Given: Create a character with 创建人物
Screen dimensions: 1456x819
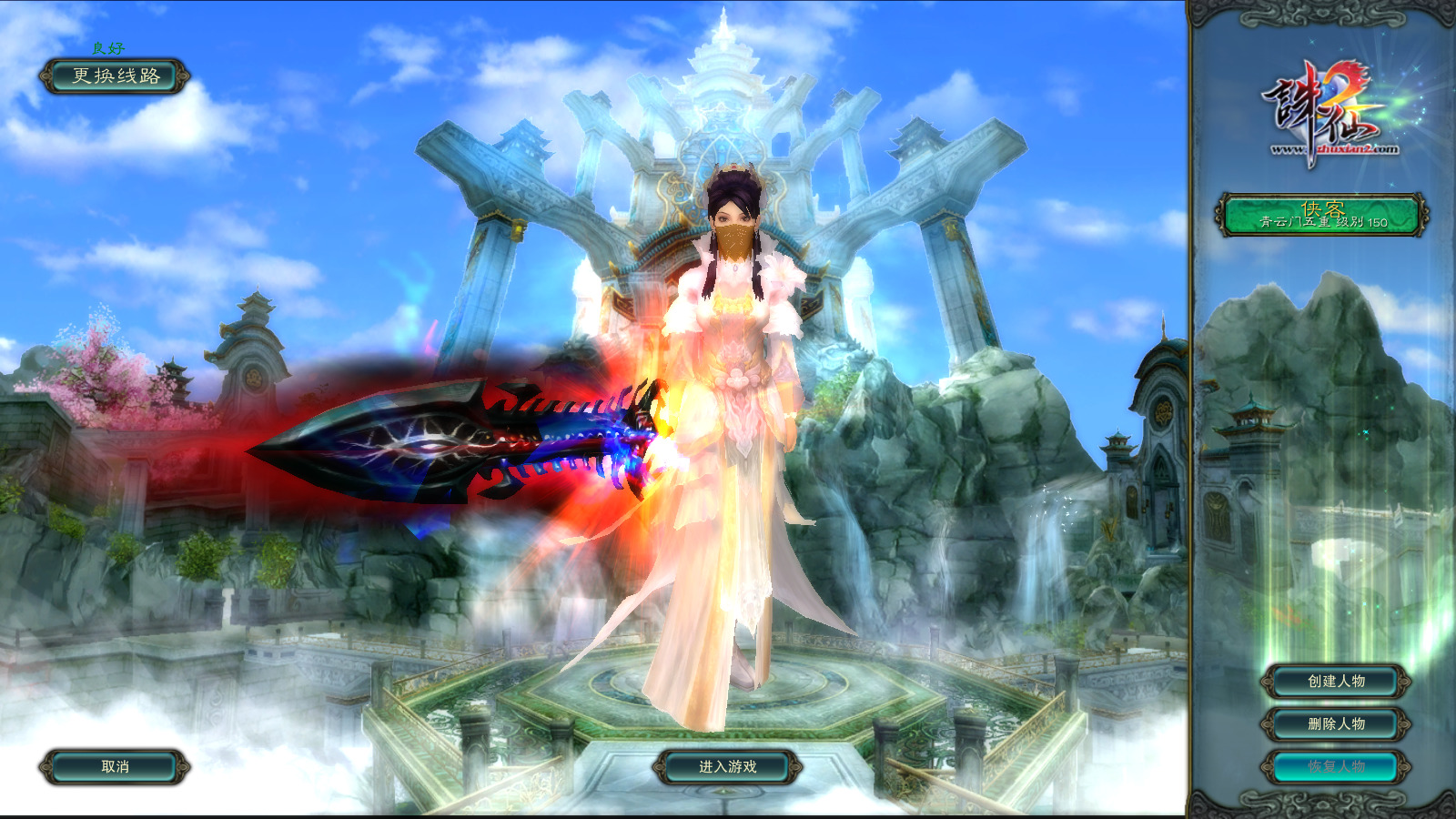Looking at the screenshot, I should (x=1336, y=681).
